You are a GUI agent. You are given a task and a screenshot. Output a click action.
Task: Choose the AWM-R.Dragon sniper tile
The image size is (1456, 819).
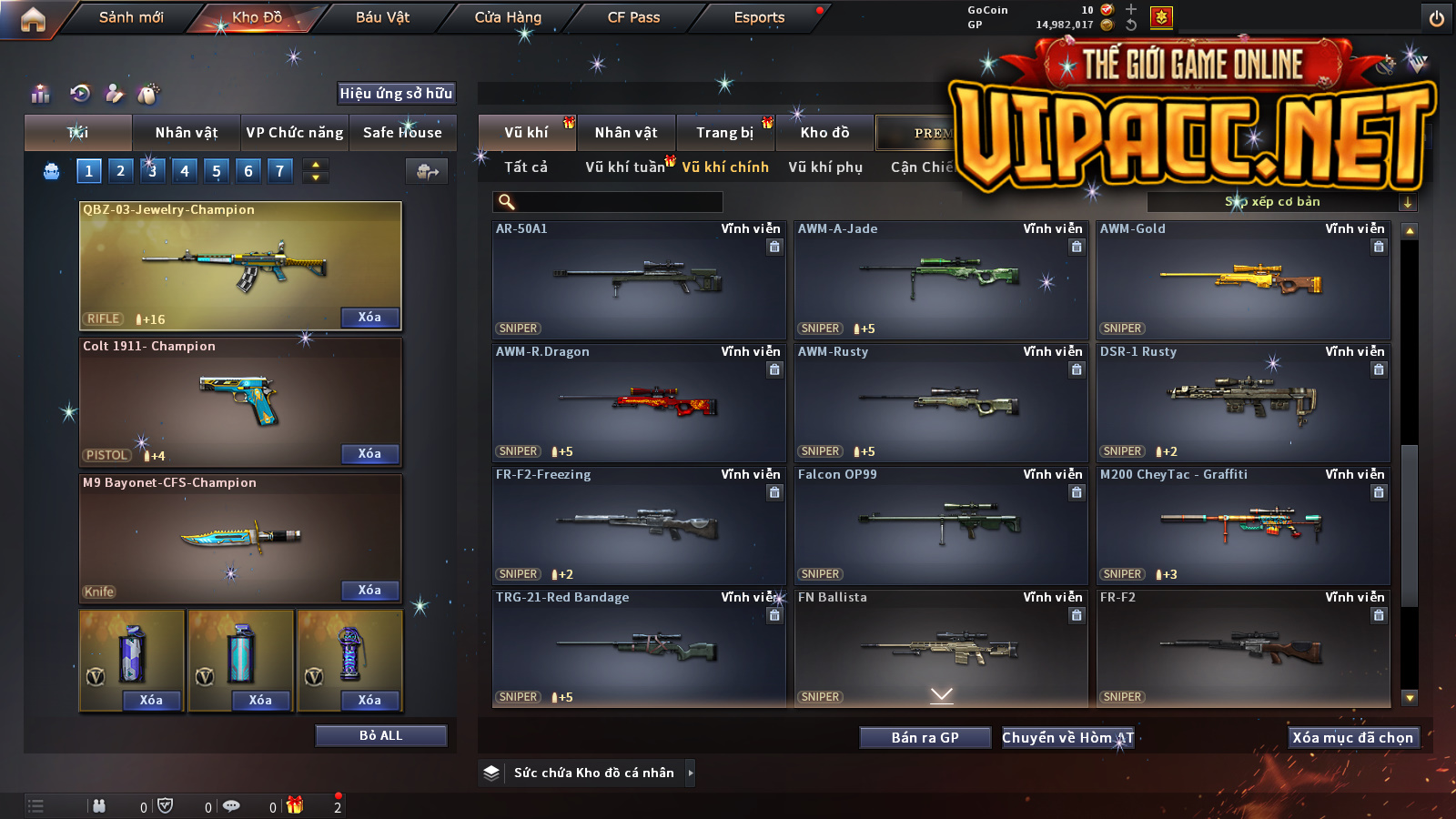pyautogui.click(x=639, y=402)
